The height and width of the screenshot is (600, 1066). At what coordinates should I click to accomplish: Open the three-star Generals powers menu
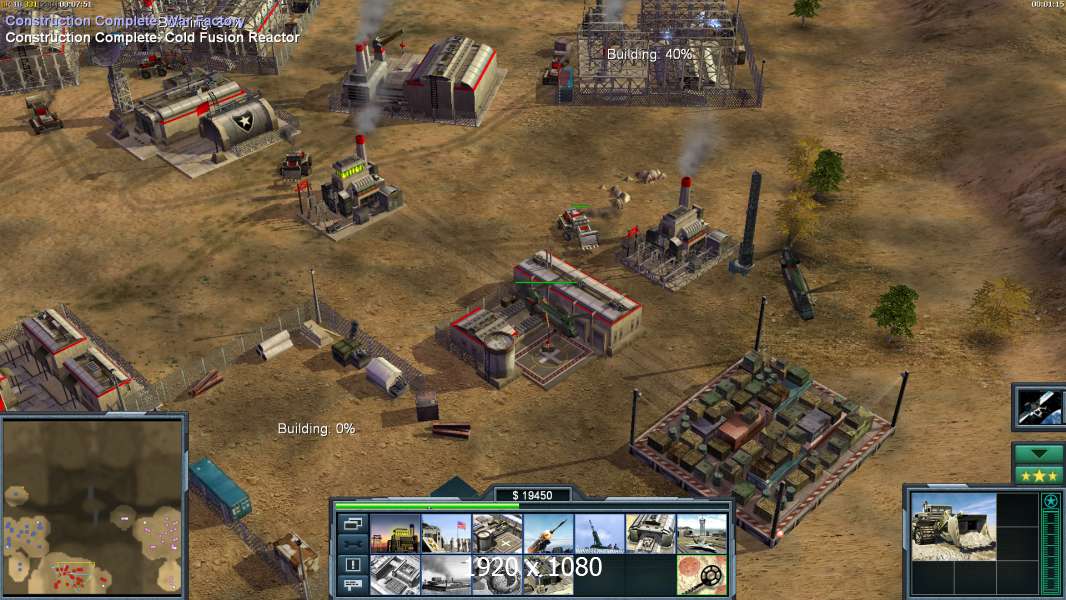tap(1039, 474)
